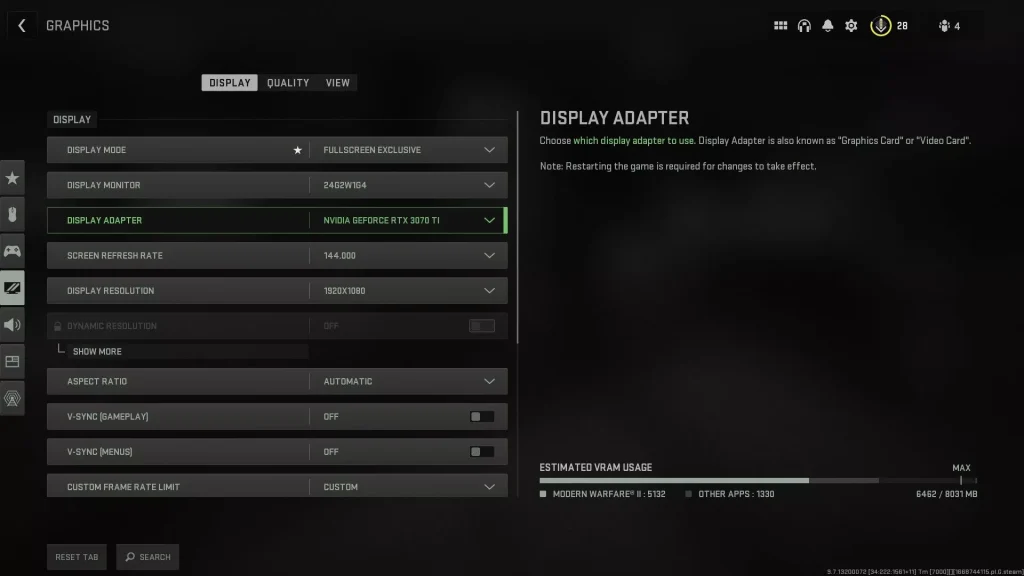The width and height of the screenshot is (1024, 576).
Task: Open the notifications bell icon
Action: pyautogui.click(x=827, y=26)
